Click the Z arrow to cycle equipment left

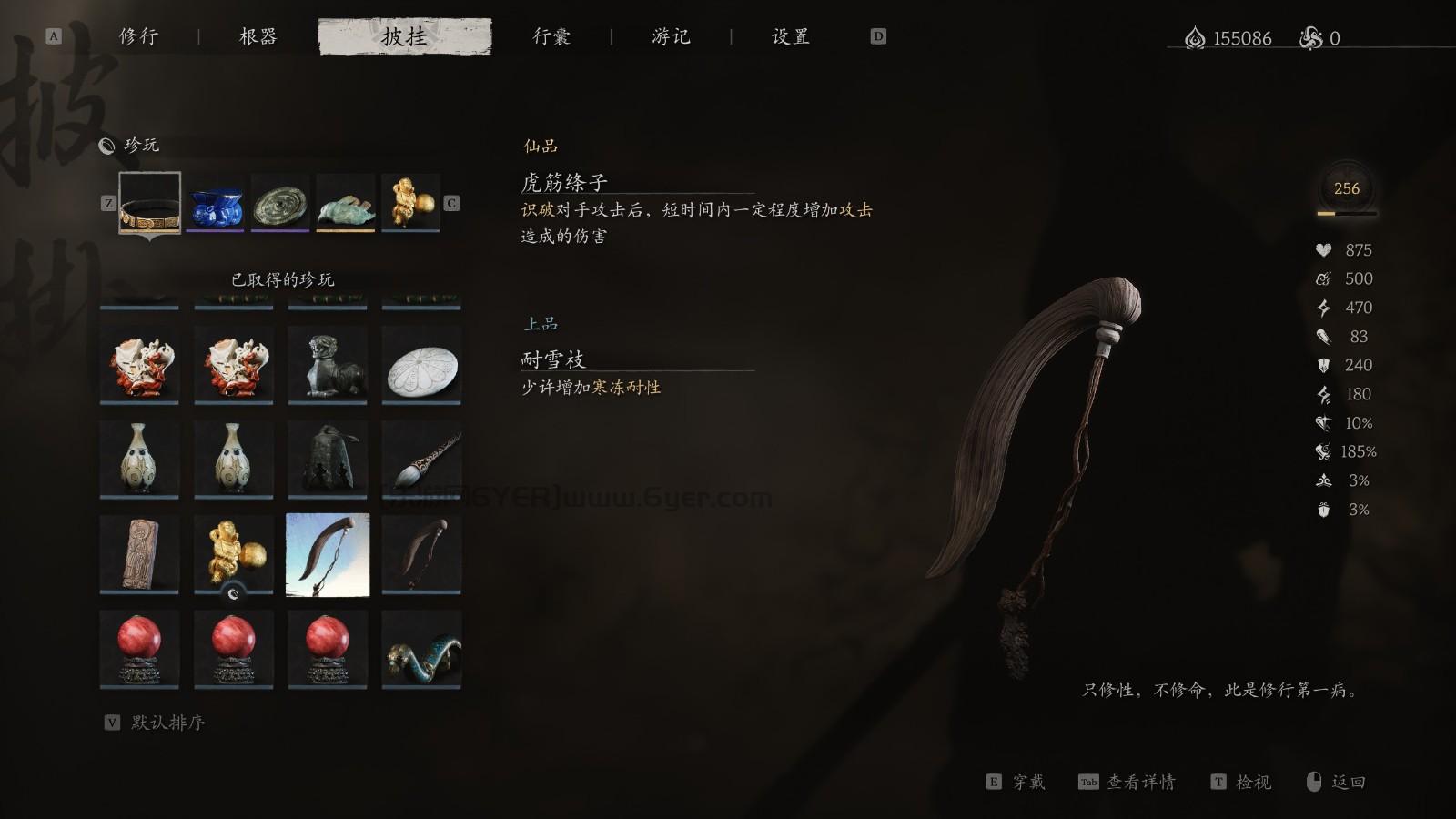pyautogui.click(x=108, y=203)
